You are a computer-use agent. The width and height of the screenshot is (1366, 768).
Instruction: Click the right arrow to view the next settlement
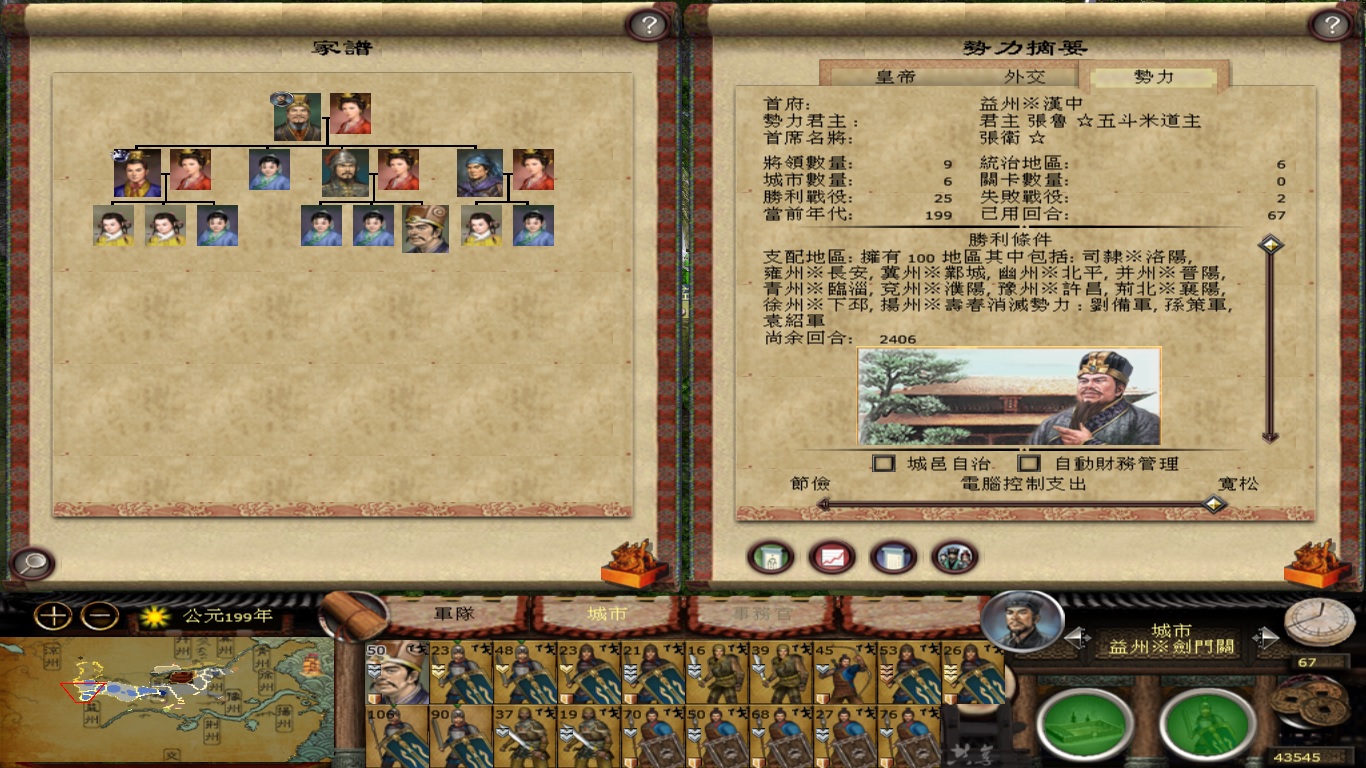[x=1266, y=638]
